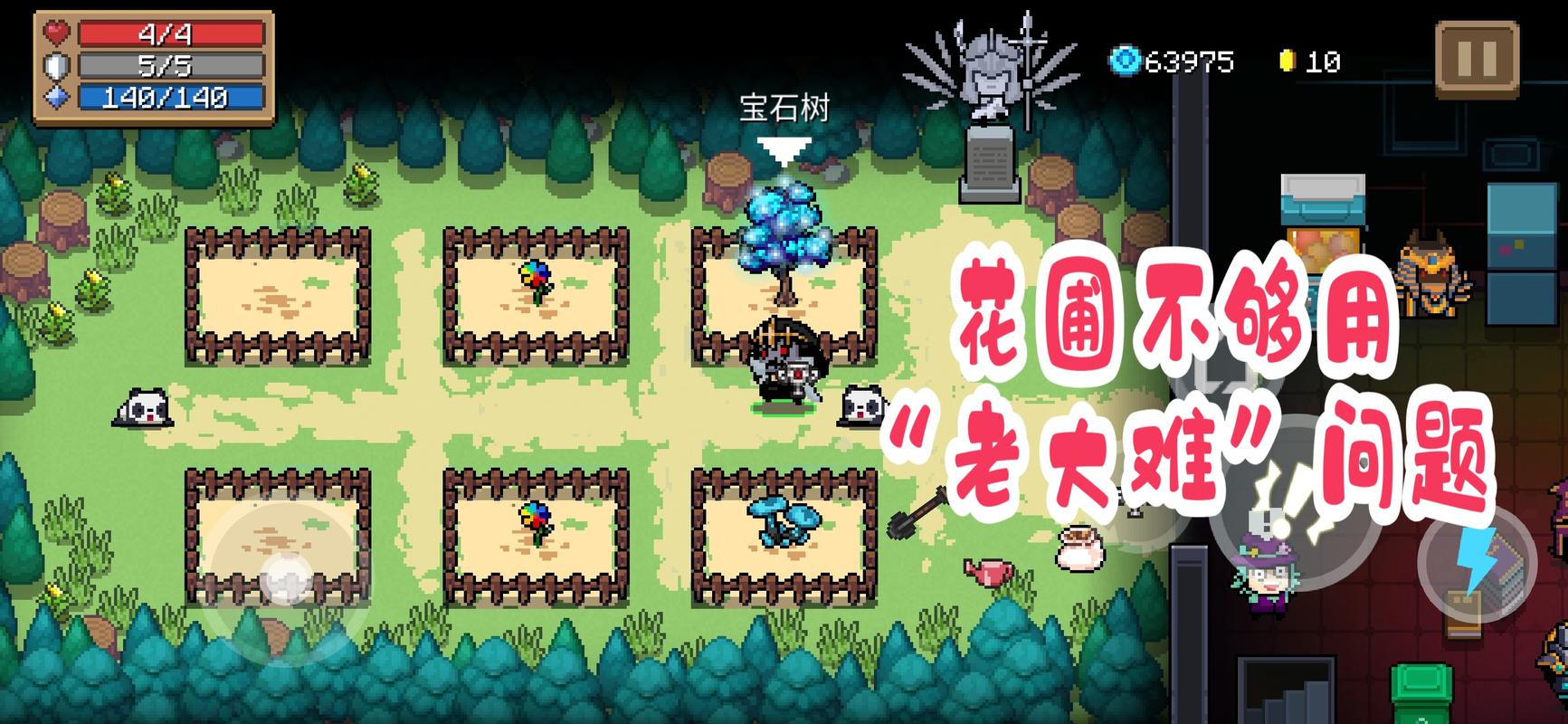Image resolution: width=1568 pixels, height=724 pixels.
Task: Tap the gravestone below the statue
Action: 990,163
